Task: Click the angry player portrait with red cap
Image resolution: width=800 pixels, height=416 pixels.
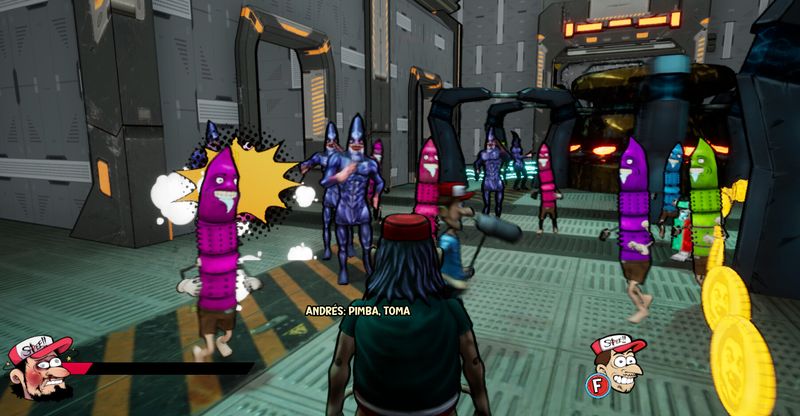Action: point(42,369)
